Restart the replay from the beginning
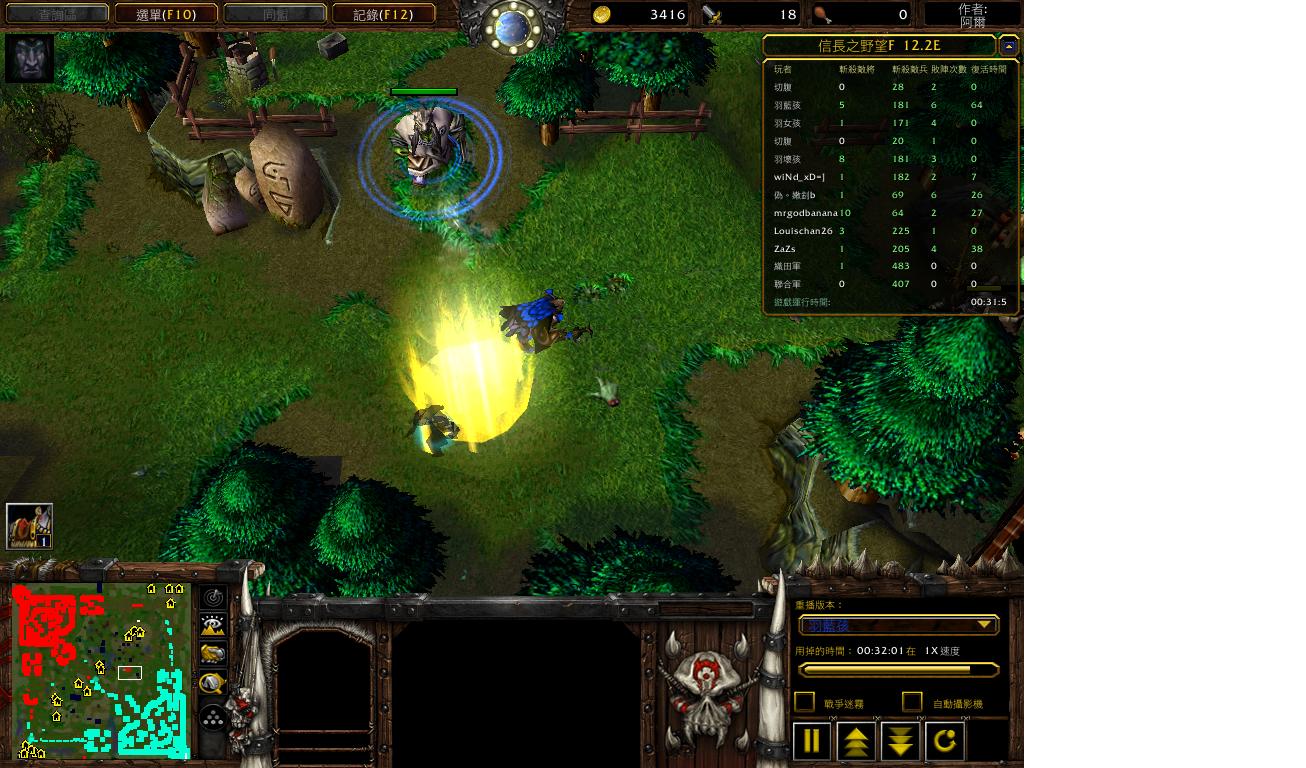Screen dimensions: 1306x768 tap(946, 741)
